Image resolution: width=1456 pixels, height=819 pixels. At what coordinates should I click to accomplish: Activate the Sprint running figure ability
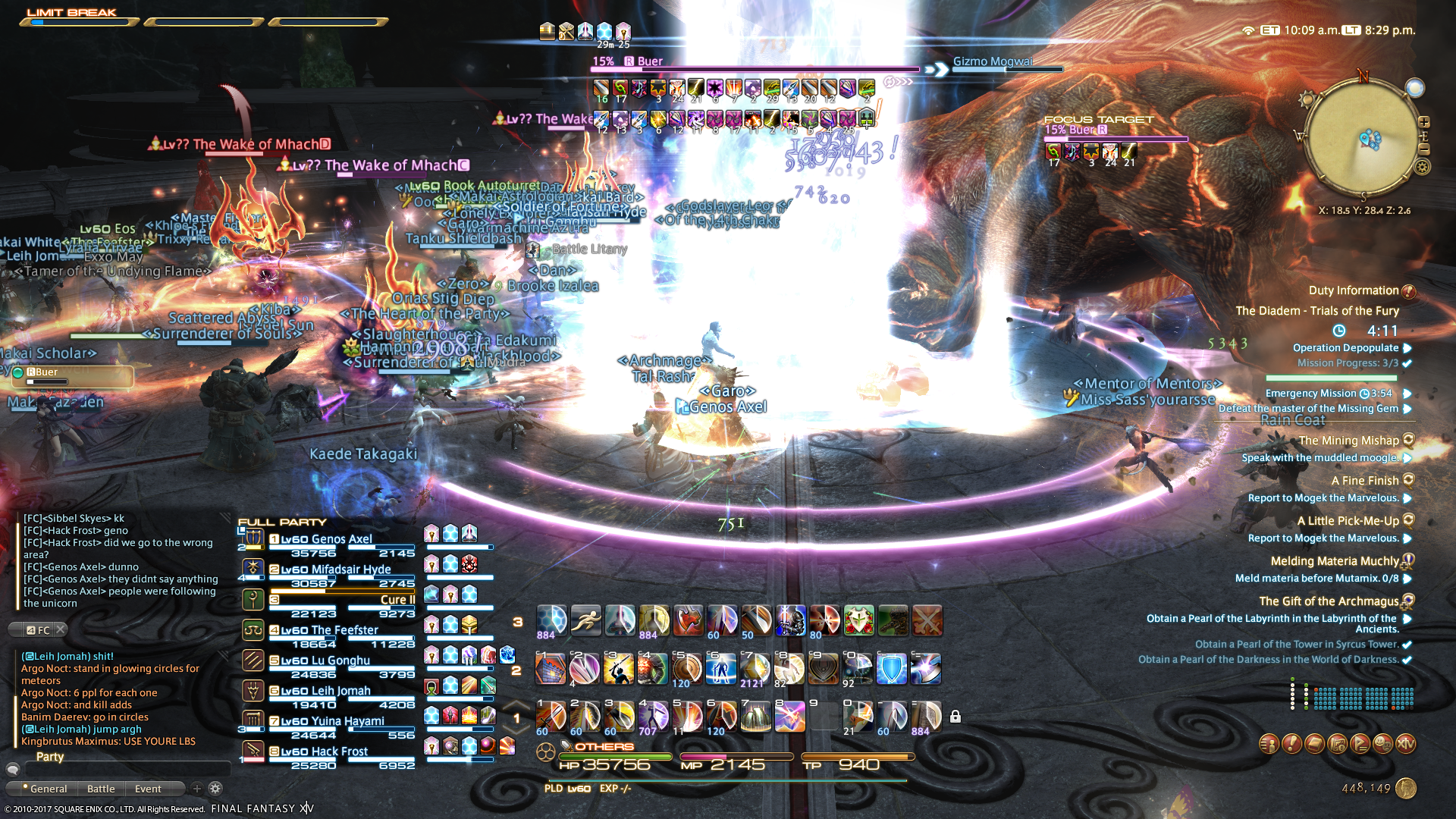pyautogui.click(x=585, y=620)
